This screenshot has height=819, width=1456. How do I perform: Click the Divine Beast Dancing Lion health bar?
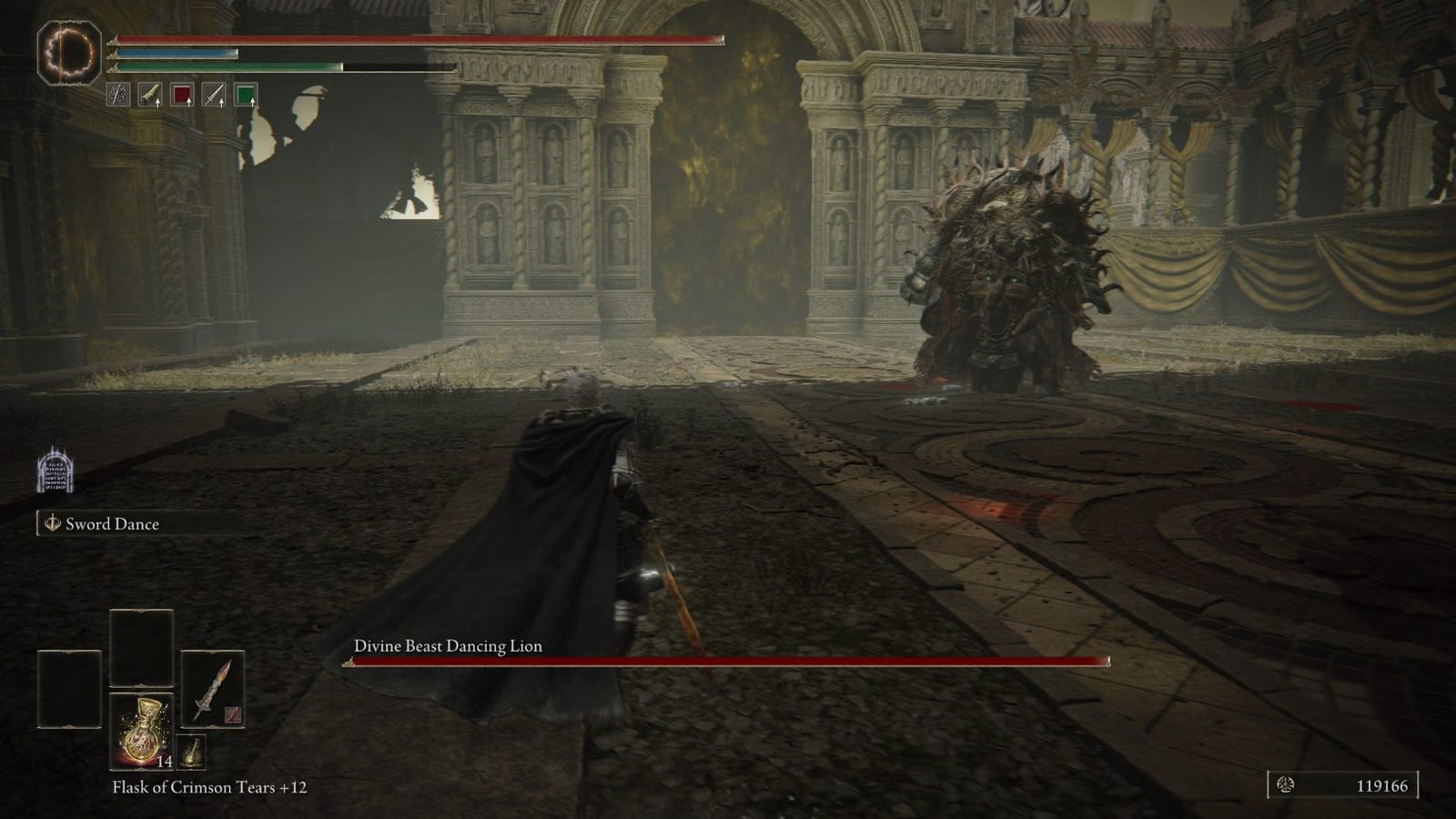point(728,660)
